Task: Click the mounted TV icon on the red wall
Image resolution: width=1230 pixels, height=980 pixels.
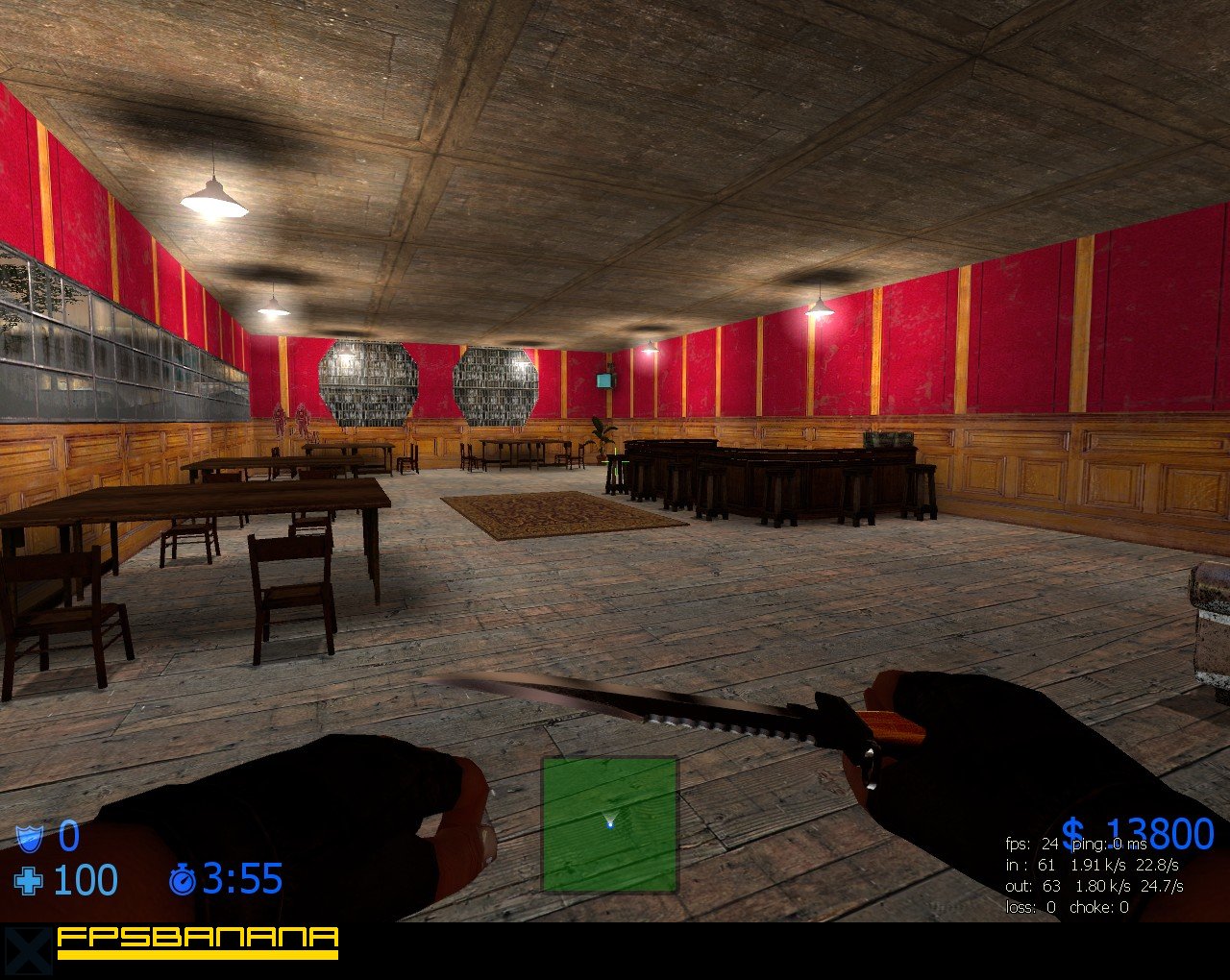Action: click(x=604, y=380)
